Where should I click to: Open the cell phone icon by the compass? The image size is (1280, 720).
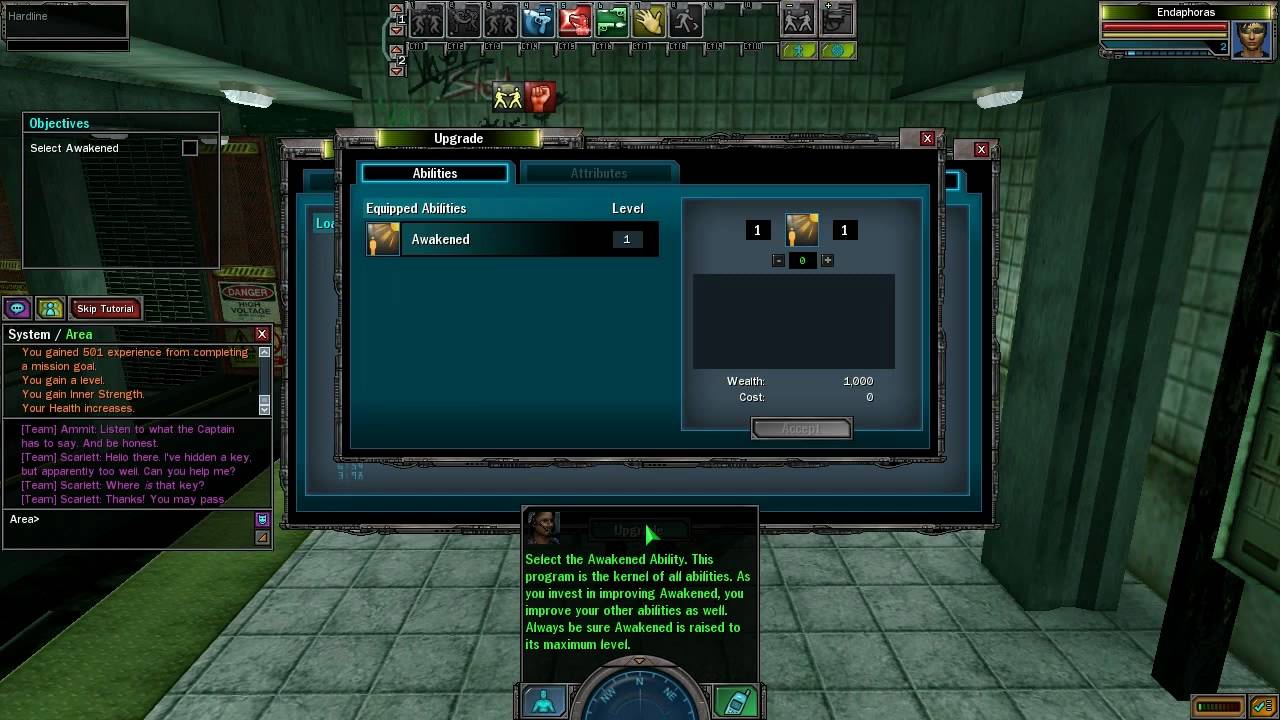pyautogui.click(x=736, y=701)
